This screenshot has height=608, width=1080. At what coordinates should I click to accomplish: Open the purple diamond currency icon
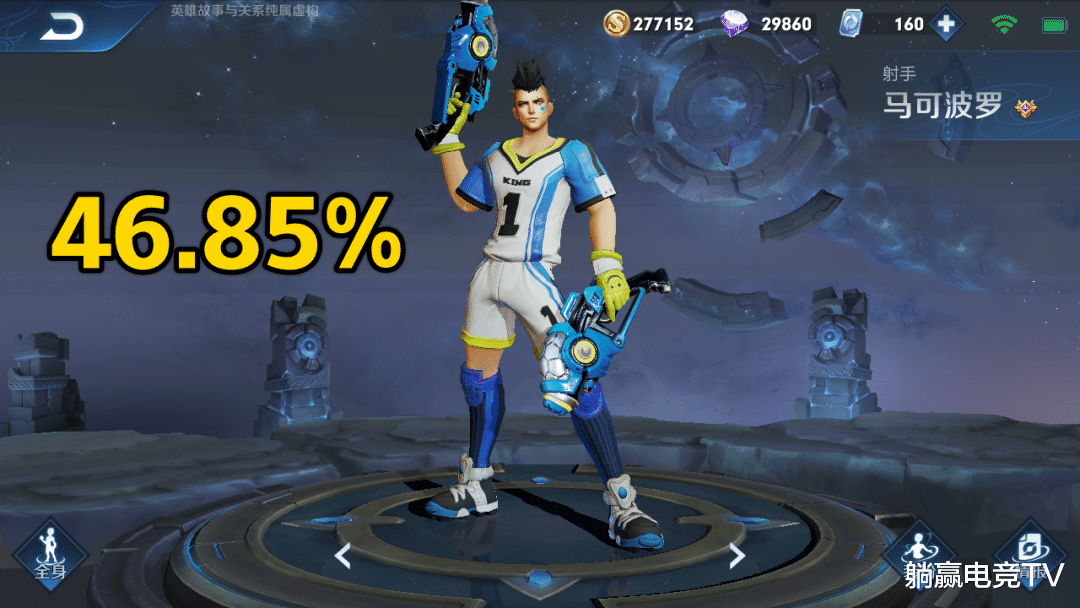[x=735, y=23]
